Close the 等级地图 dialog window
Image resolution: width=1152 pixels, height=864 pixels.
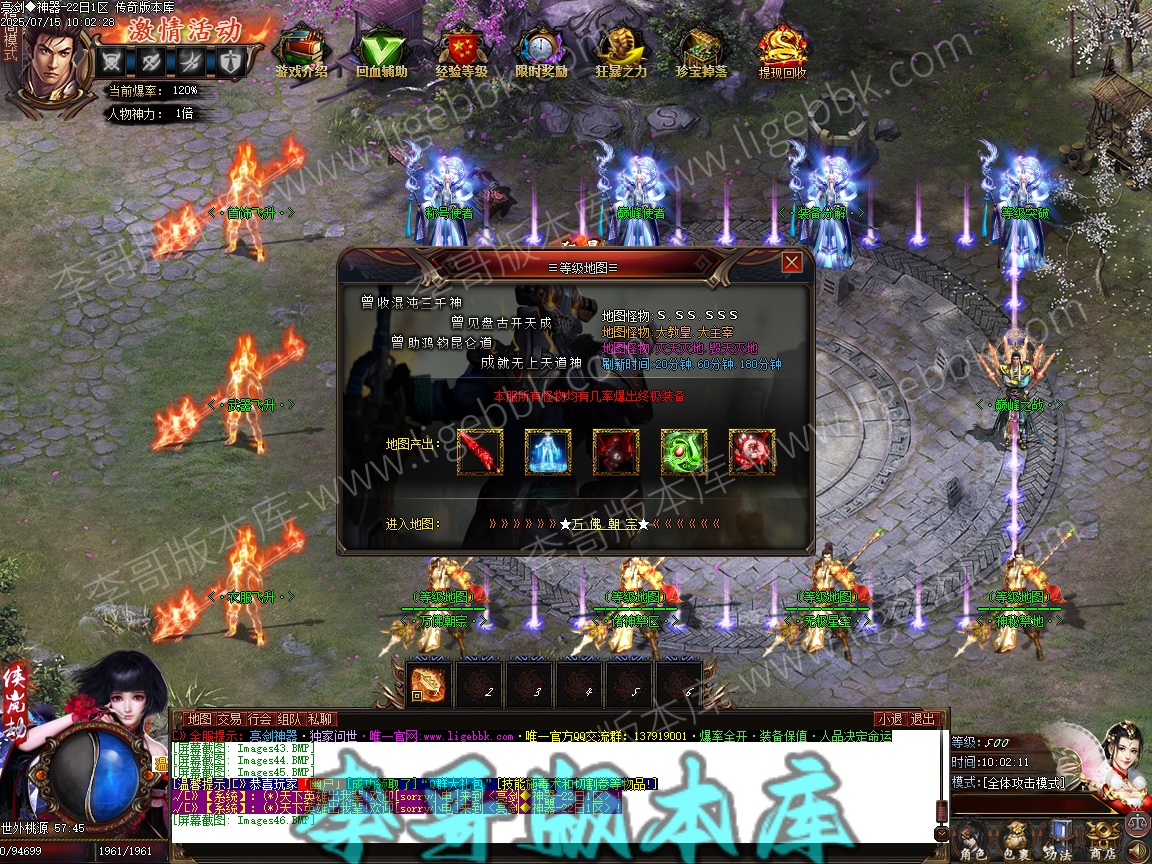pos(792,263)
